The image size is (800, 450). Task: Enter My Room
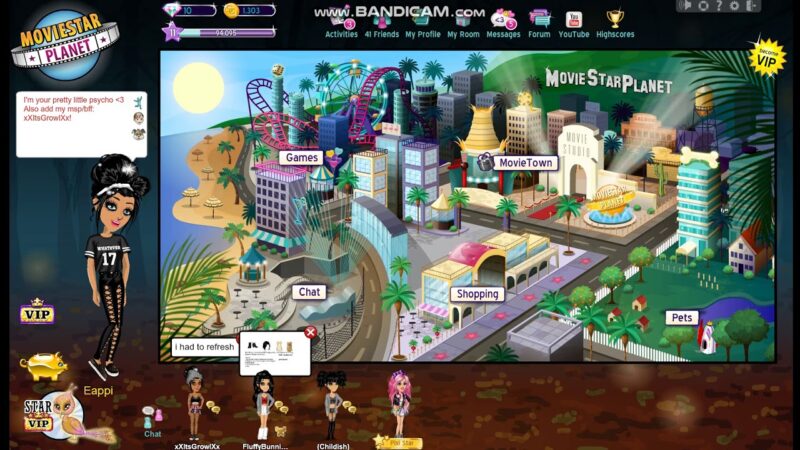(x=463, y=24)
